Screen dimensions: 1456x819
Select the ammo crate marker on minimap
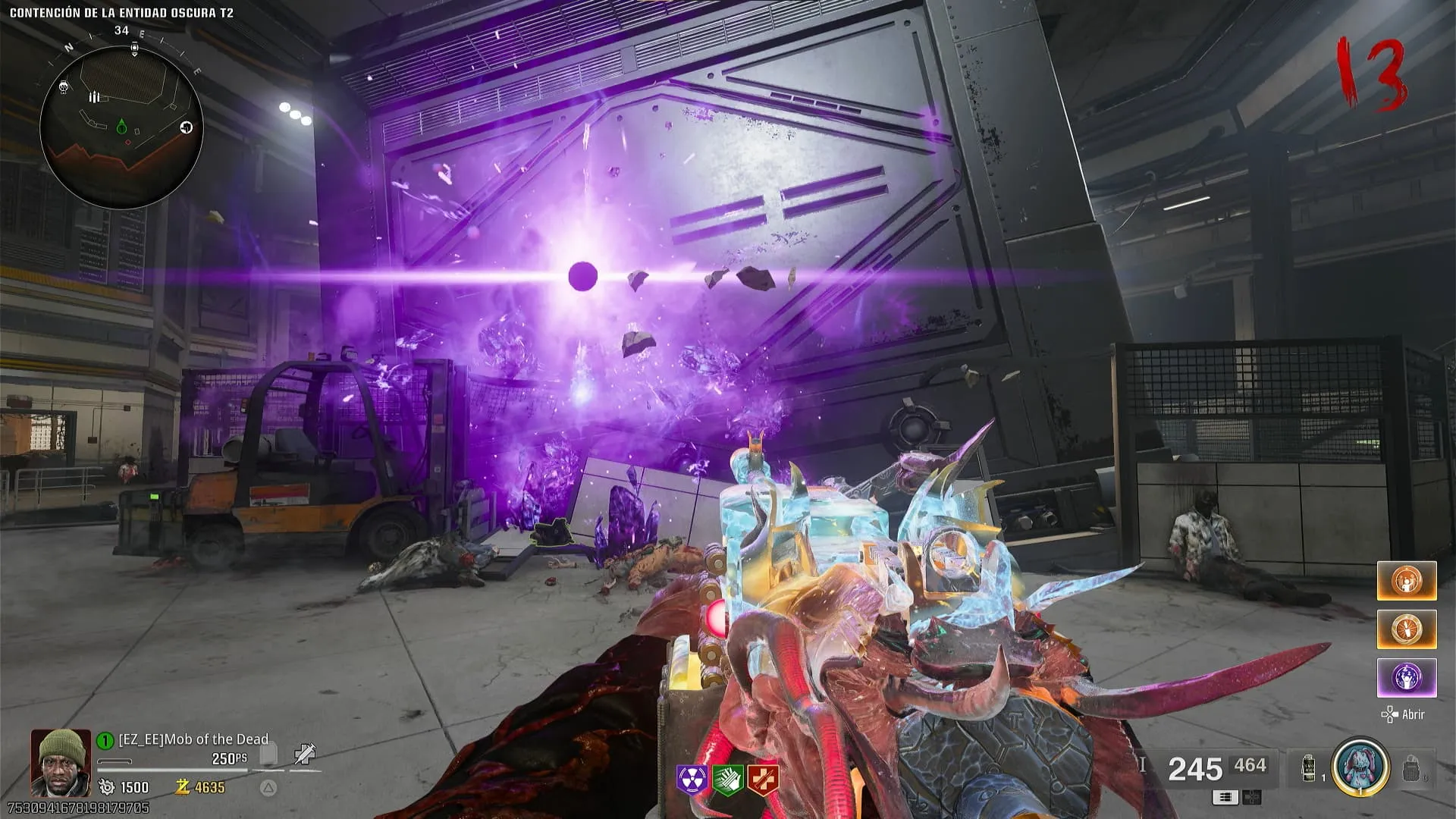coord(94,97)
